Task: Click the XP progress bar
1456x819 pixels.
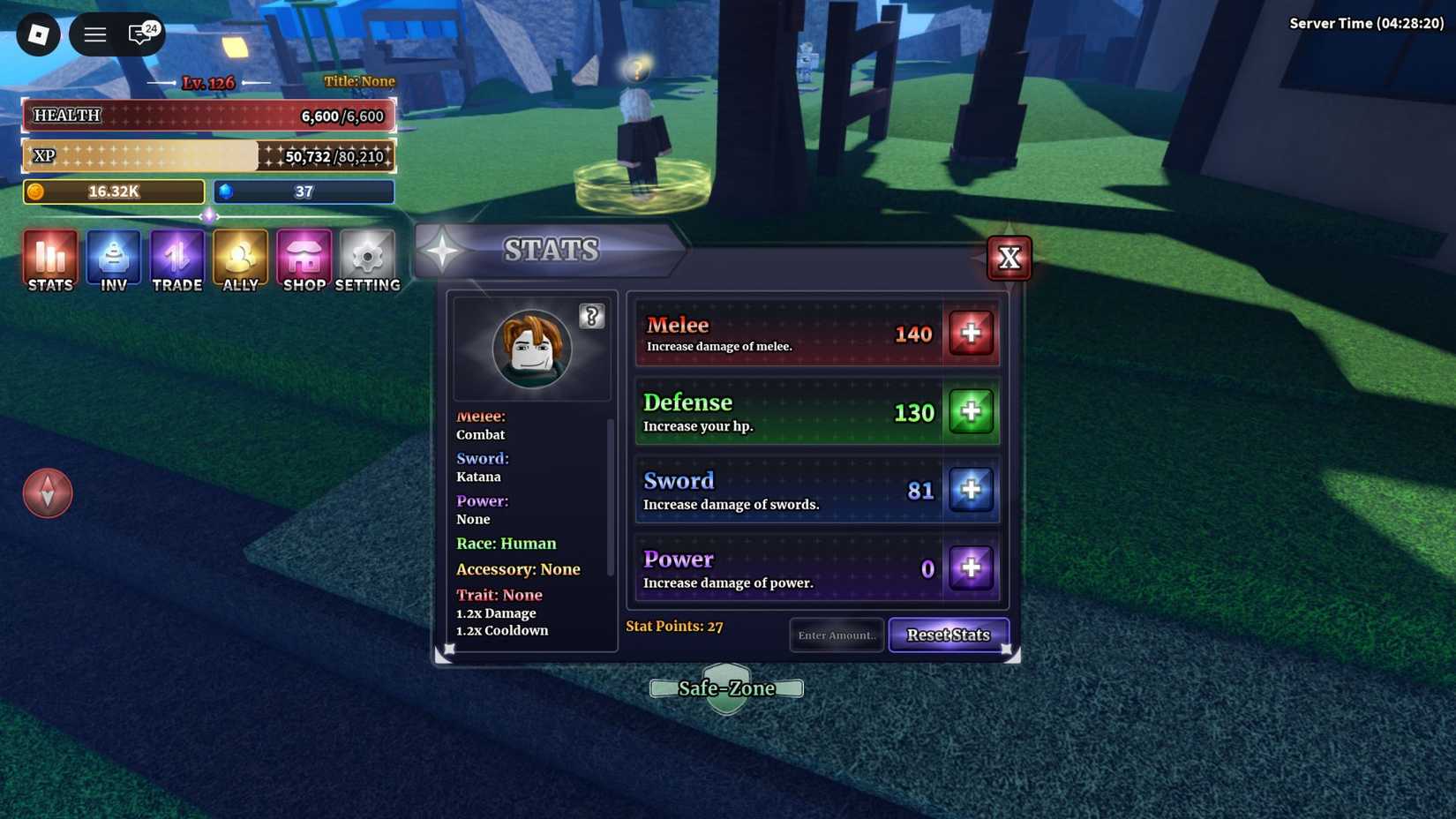Action: [x=209, y=155]
